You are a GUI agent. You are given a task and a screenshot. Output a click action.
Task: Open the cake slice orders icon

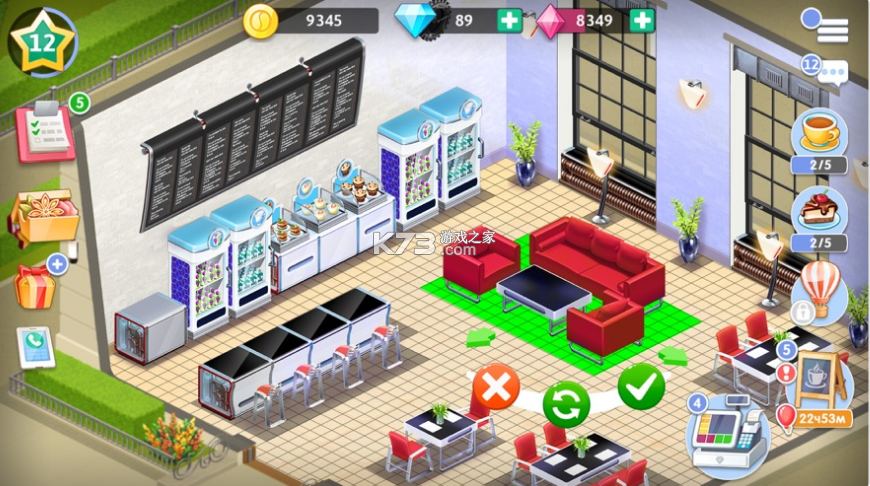pyautogui.click(x=820, y=212)
